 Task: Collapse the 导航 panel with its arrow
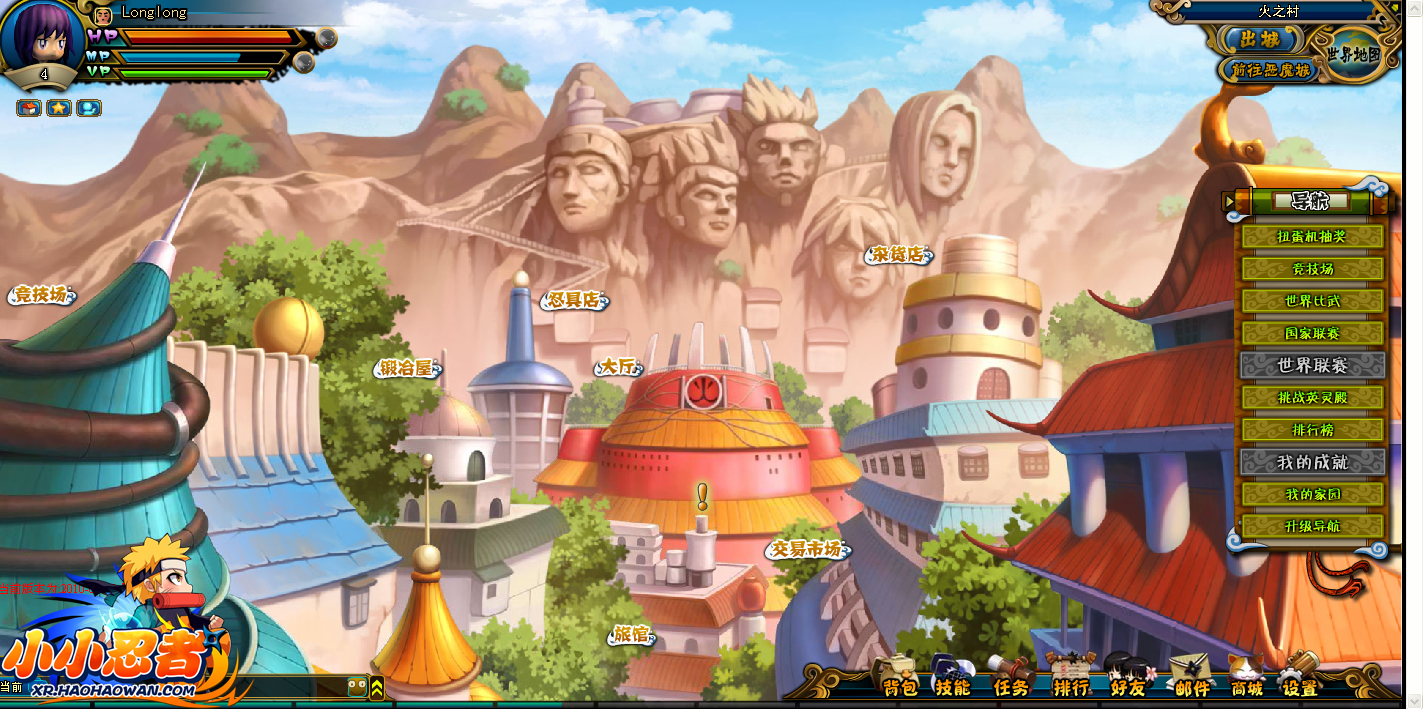point(1229,202)
